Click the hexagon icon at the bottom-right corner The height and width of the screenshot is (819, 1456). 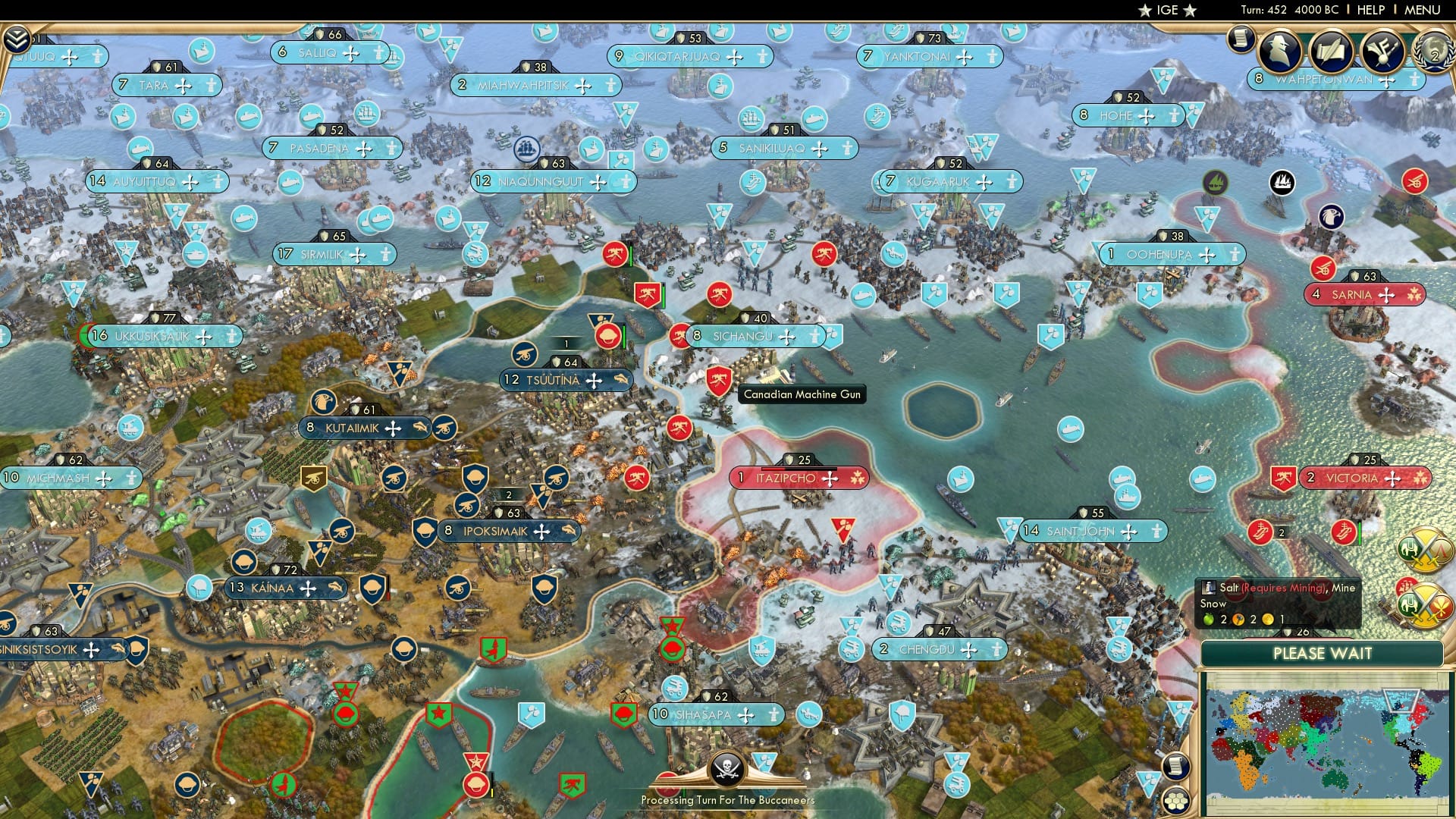click(1176, 801)
